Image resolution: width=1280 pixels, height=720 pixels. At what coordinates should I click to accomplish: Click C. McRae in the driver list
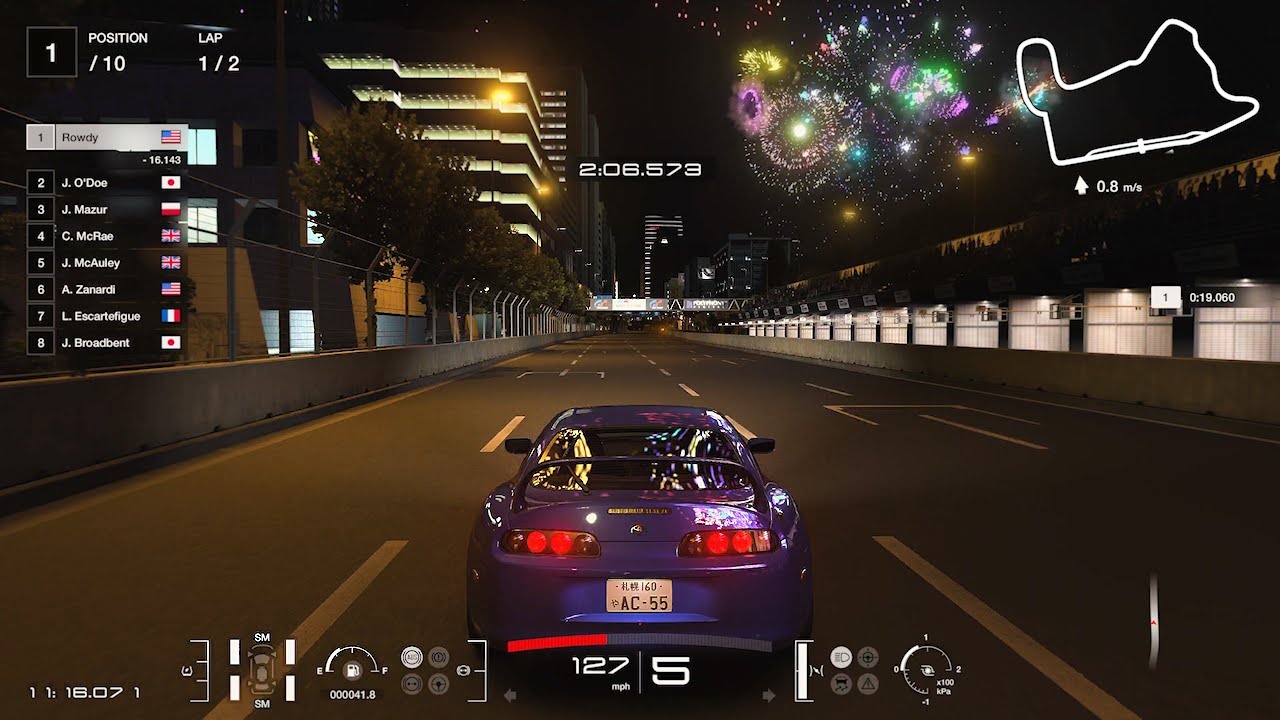[107, 236]
